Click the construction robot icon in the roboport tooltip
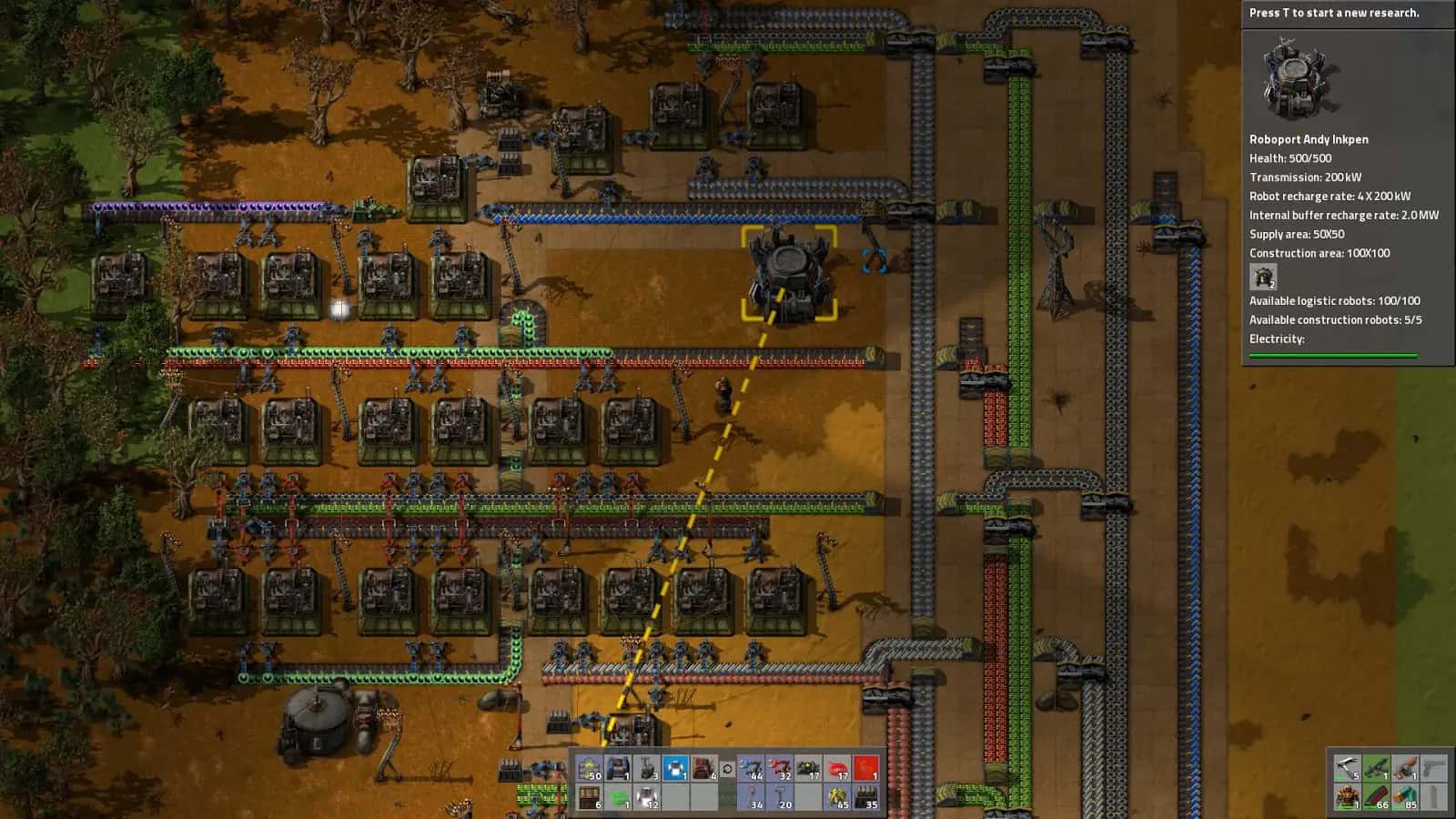 pyautogui.click(x=1262, y=278)
